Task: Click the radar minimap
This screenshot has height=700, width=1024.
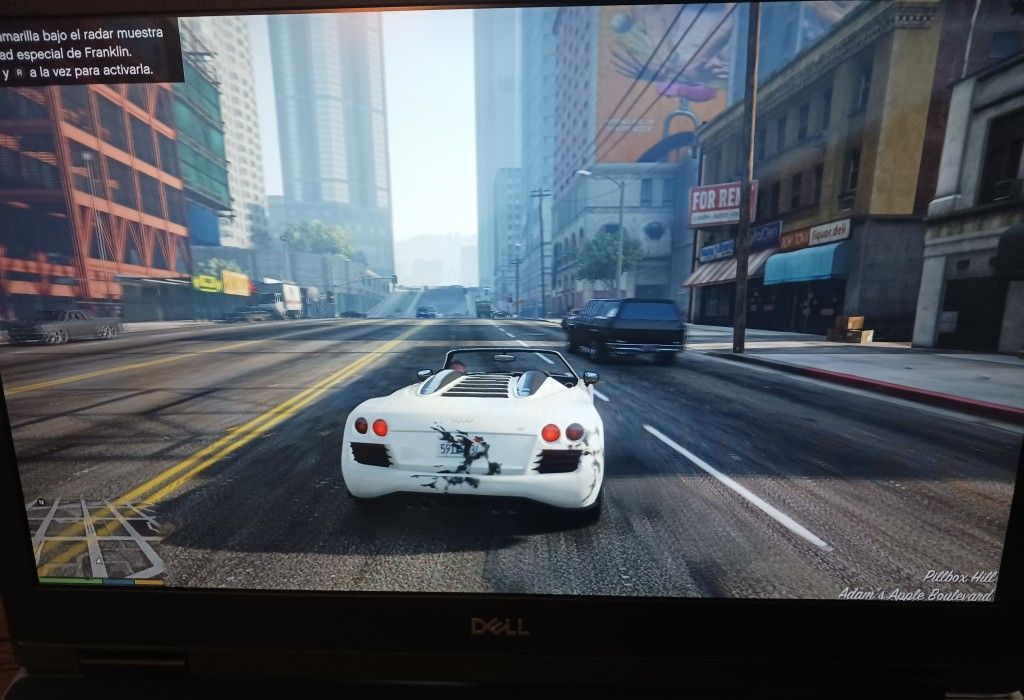Action: click(97, 537)
